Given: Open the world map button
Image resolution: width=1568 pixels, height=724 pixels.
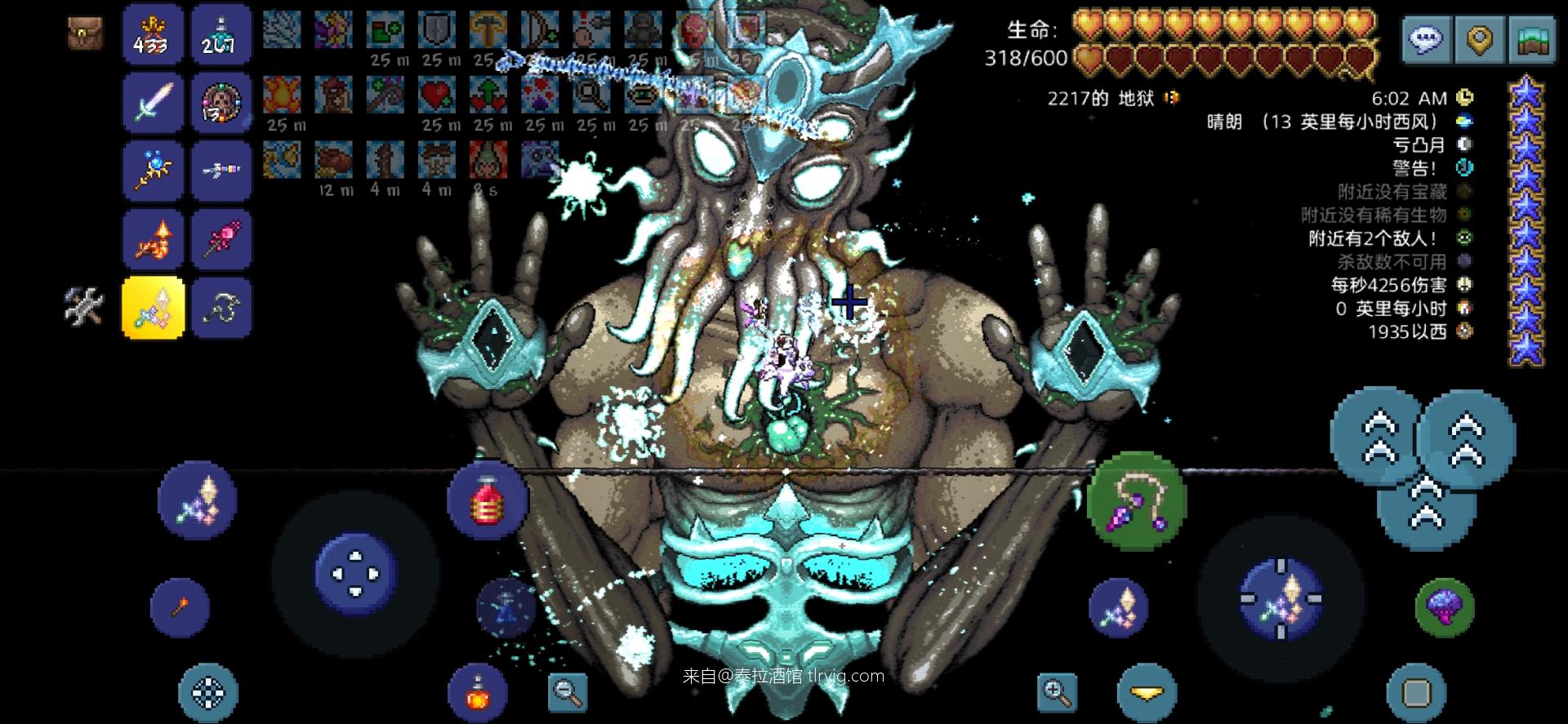Looking at the screenshot, I should tap(1533, 38).
